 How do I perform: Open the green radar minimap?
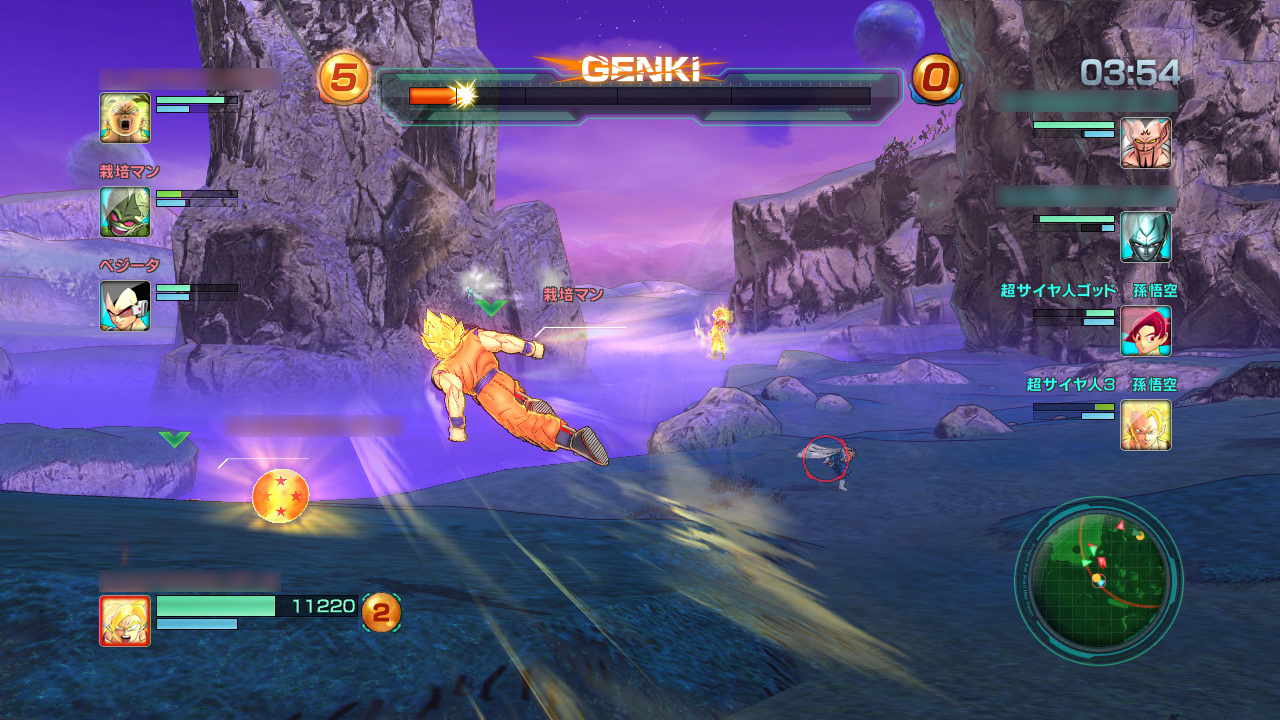[x=1098, y=580]
